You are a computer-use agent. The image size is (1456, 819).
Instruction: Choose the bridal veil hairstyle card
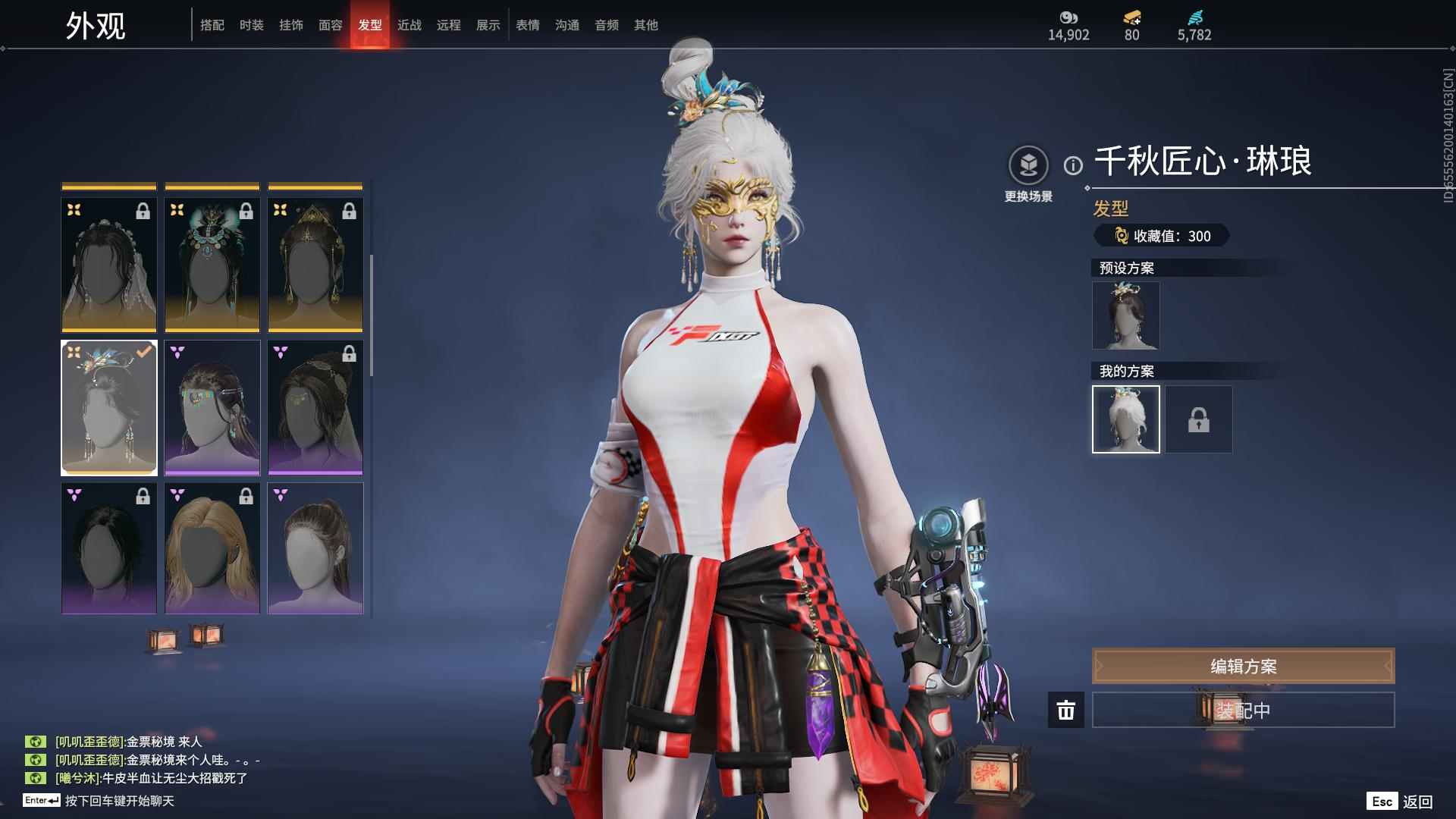[109, 265]
